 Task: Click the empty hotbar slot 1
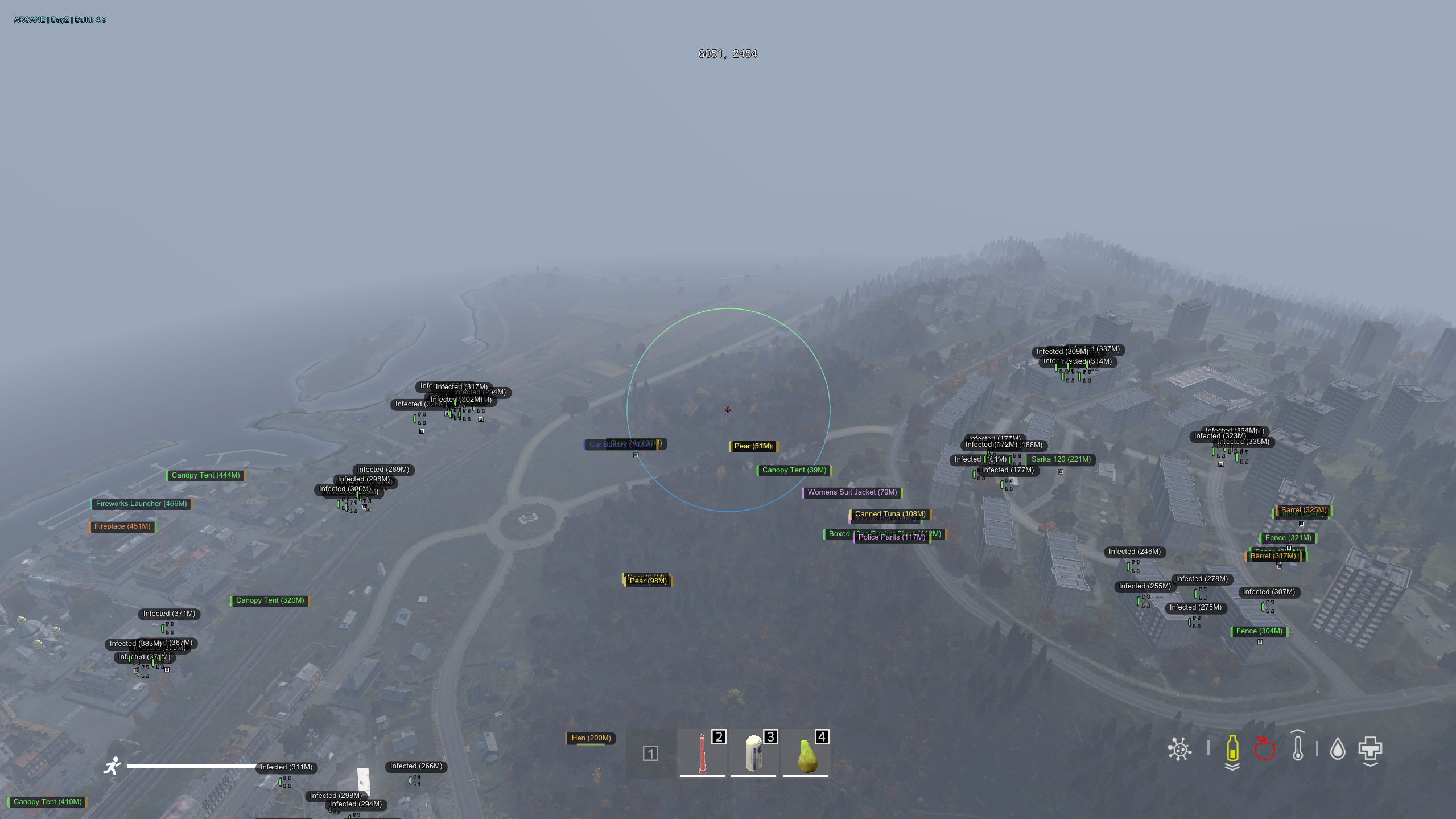tap(650, 752)
